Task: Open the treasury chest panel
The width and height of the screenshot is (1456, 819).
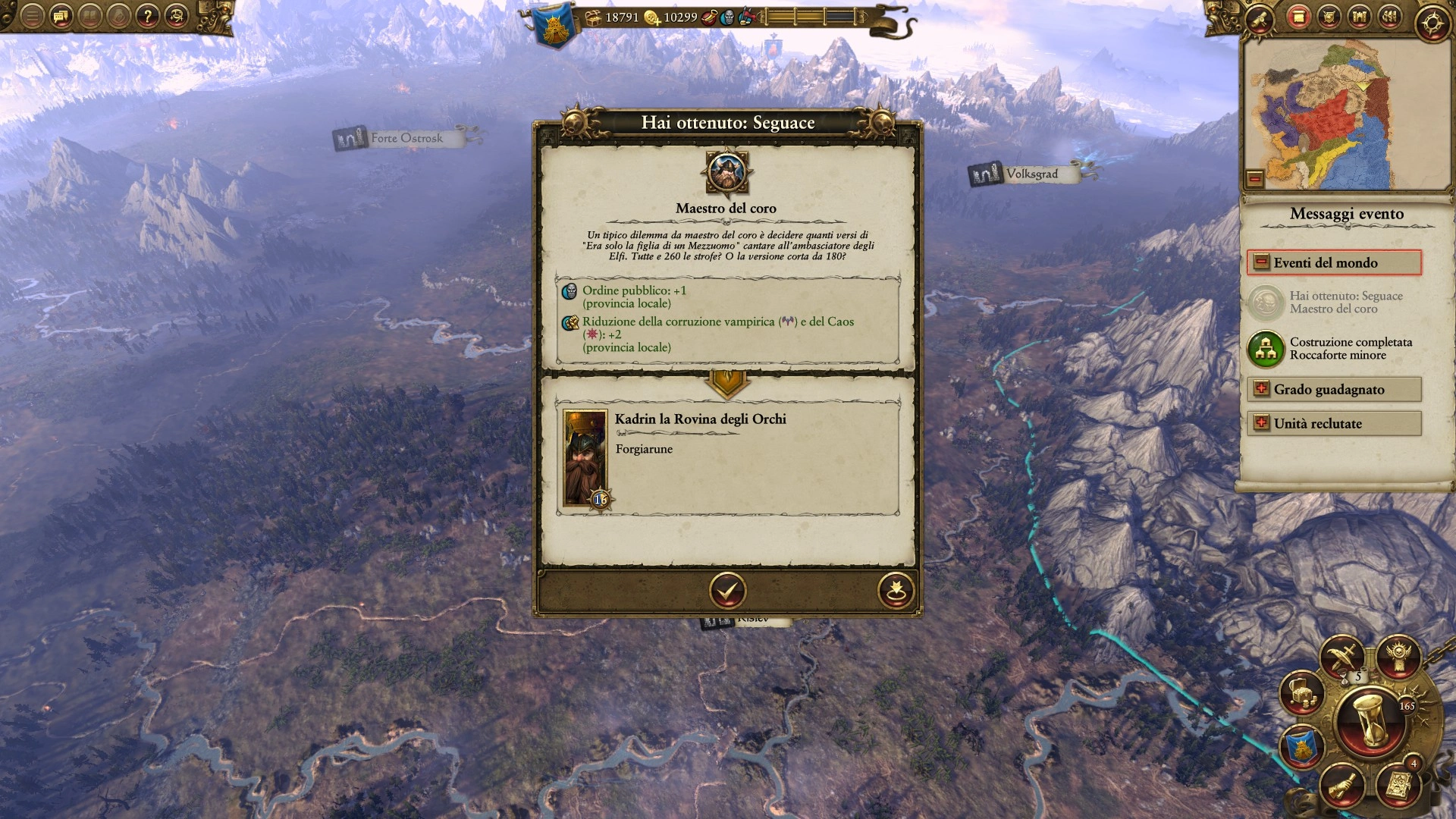Action: coord(1301,692)
